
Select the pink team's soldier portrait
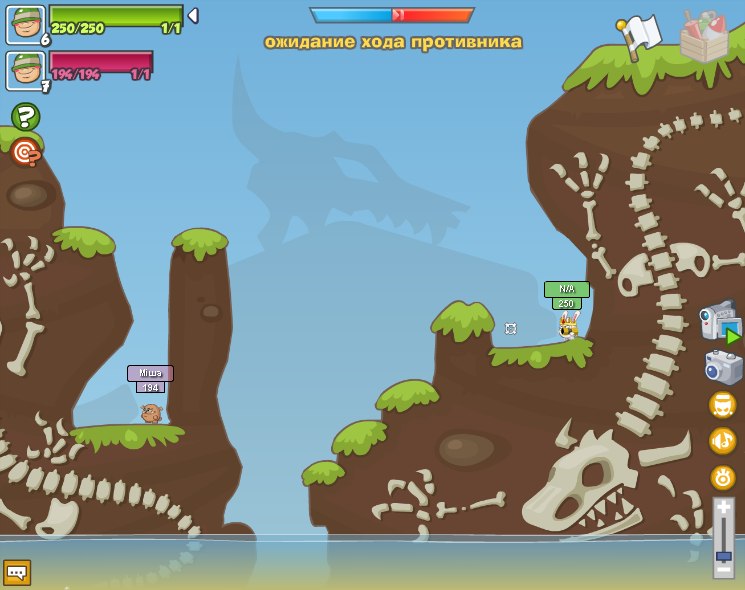25,70
